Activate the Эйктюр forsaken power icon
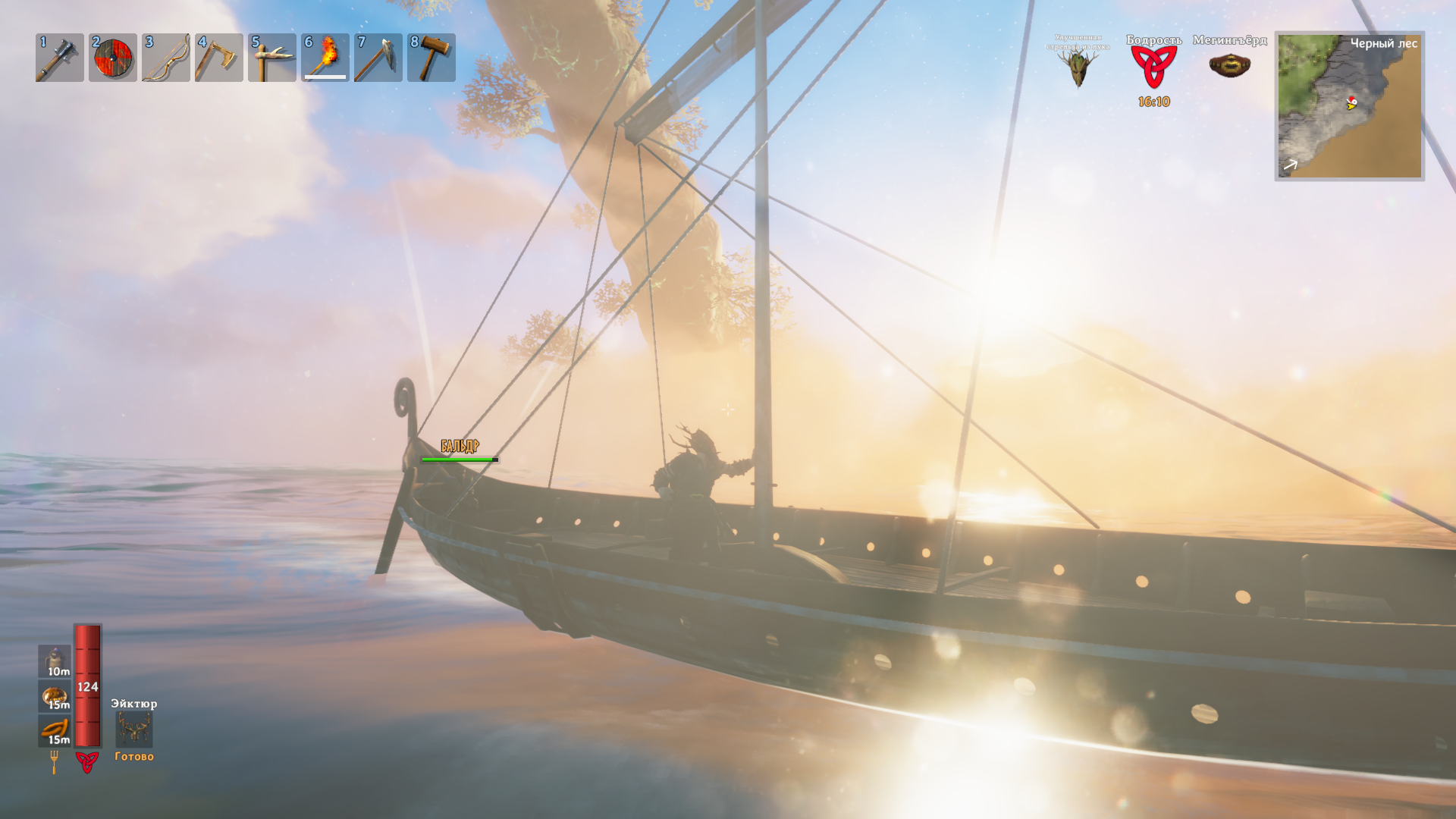The width and height of the screenshot is (1456, 819). (133, 730)
